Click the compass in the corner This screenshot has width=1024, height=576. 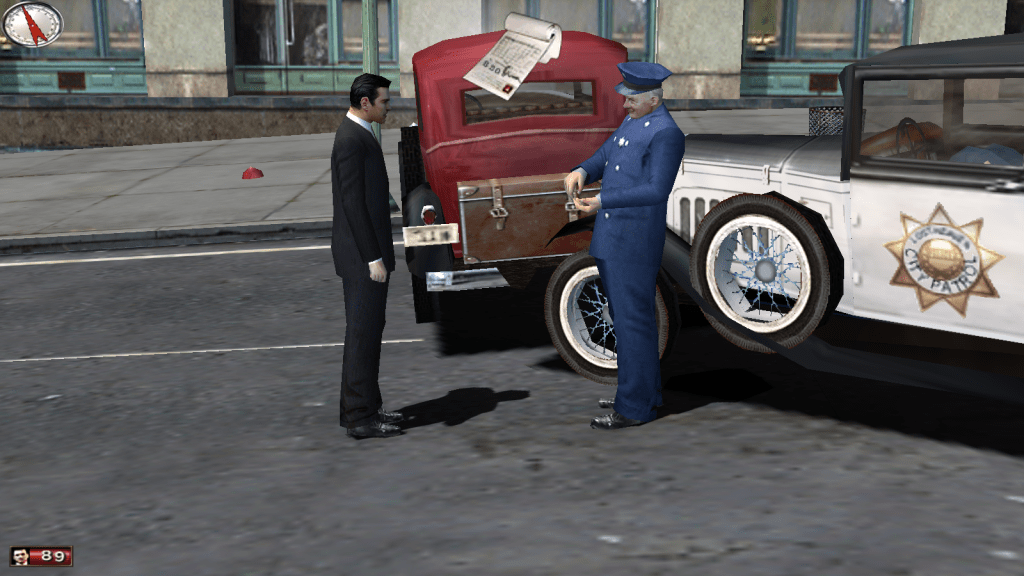click(33, 24)
